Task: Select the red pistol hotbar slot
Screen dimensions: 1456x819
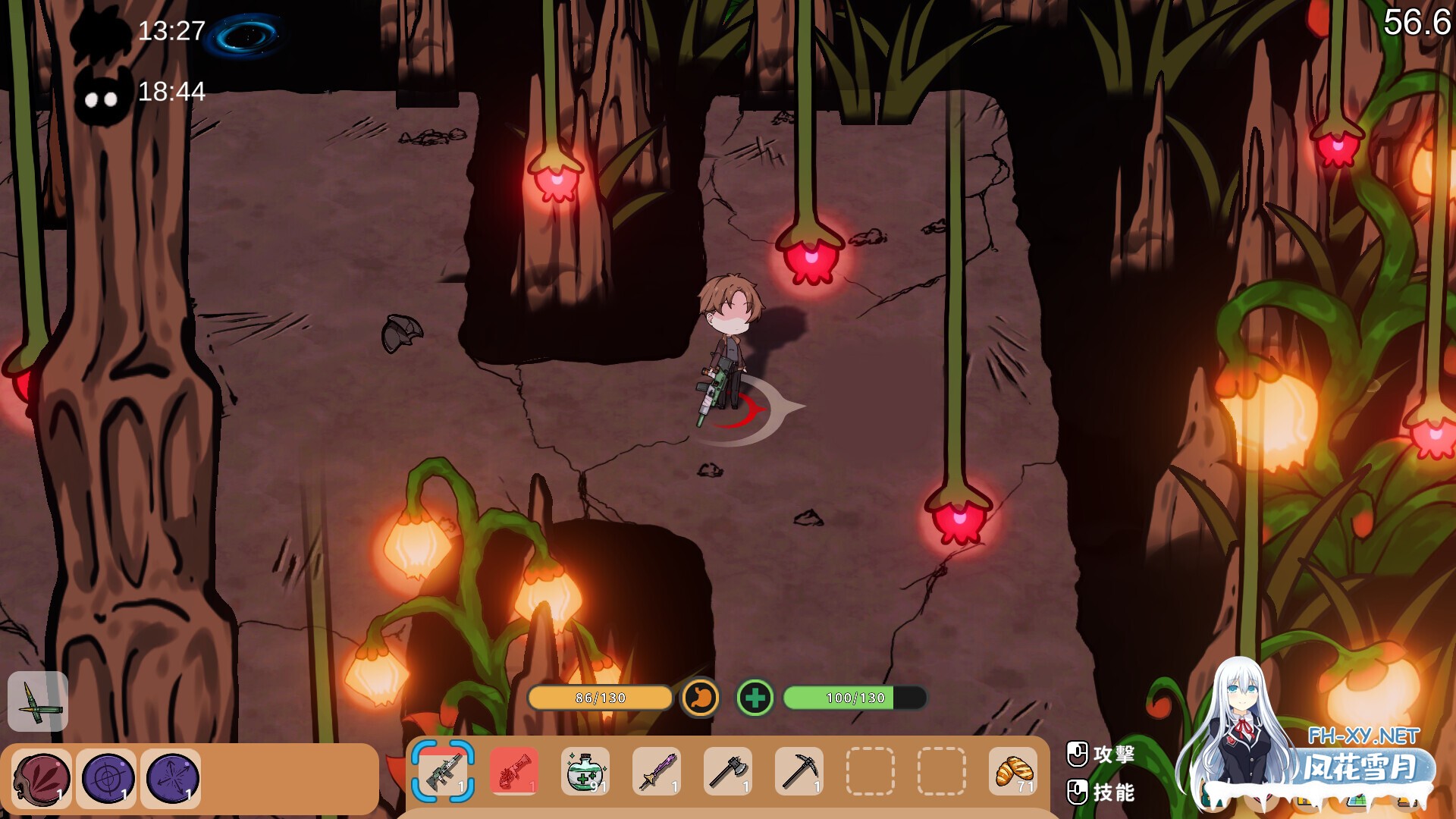Action: (514, 771)
